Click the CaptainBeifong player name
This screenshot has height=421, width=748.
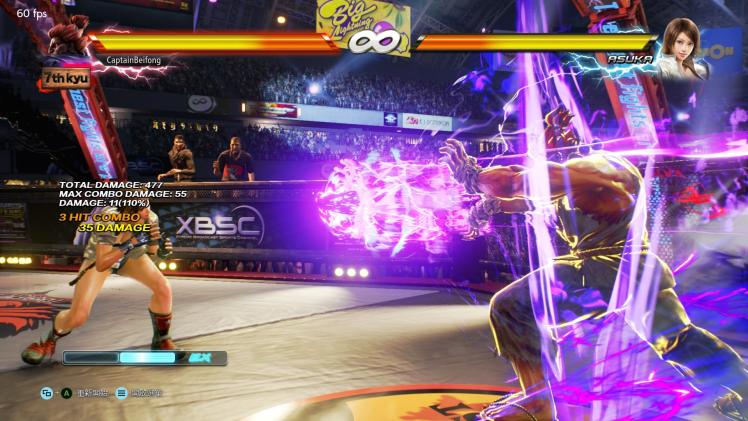133,60
